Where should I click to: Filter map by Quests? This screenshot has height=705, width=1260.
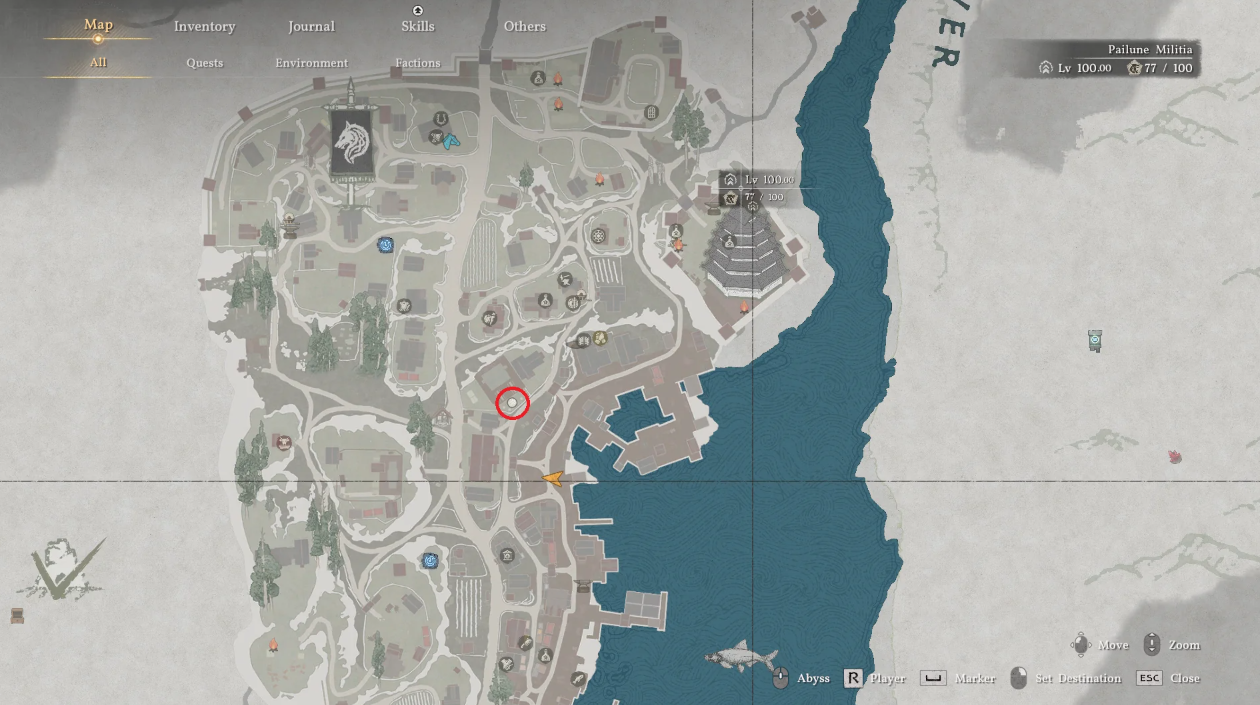[x=204, y=63]
